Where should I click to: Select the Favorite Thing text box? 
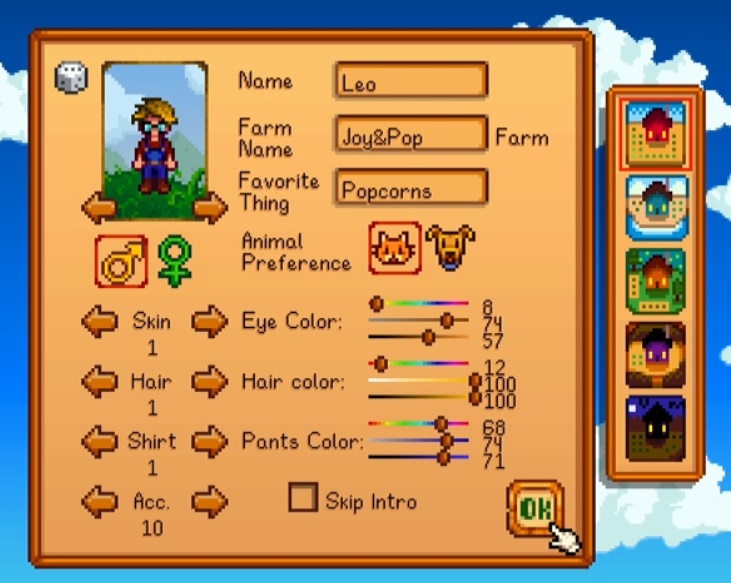(x=411, y=189)
